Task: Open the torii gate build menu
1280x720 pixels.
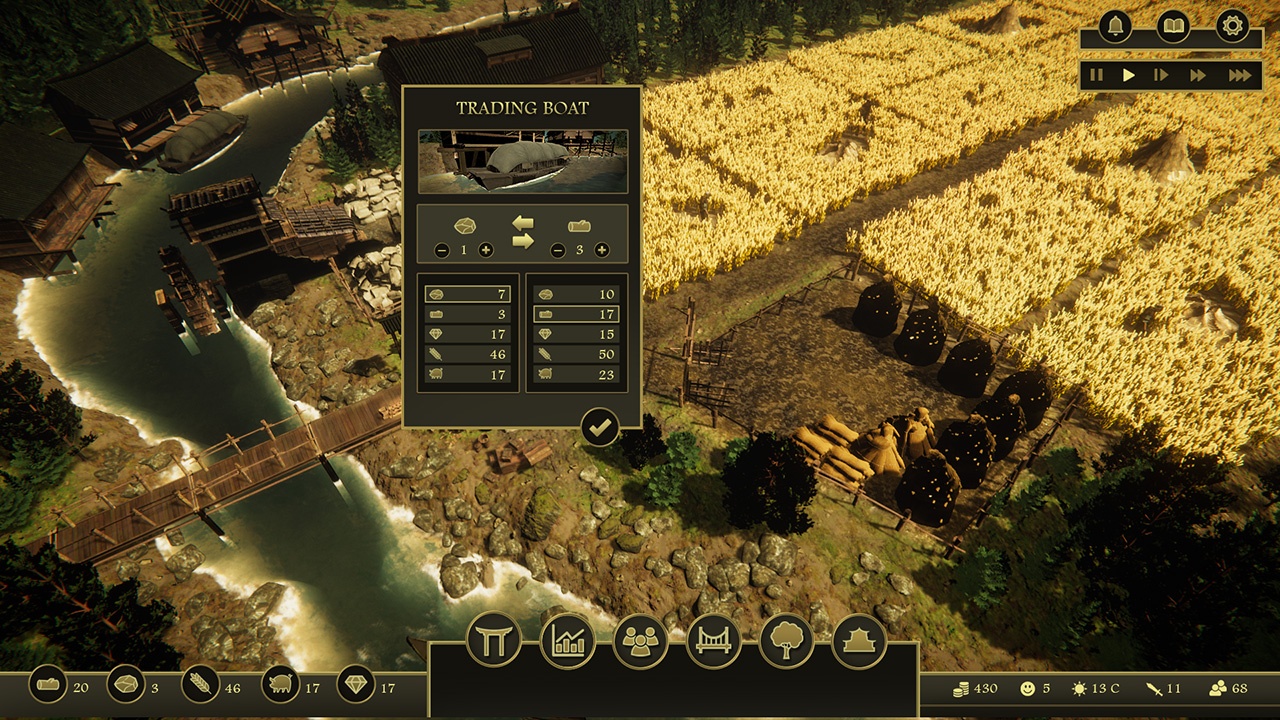Action: click(x=494, y=640)
